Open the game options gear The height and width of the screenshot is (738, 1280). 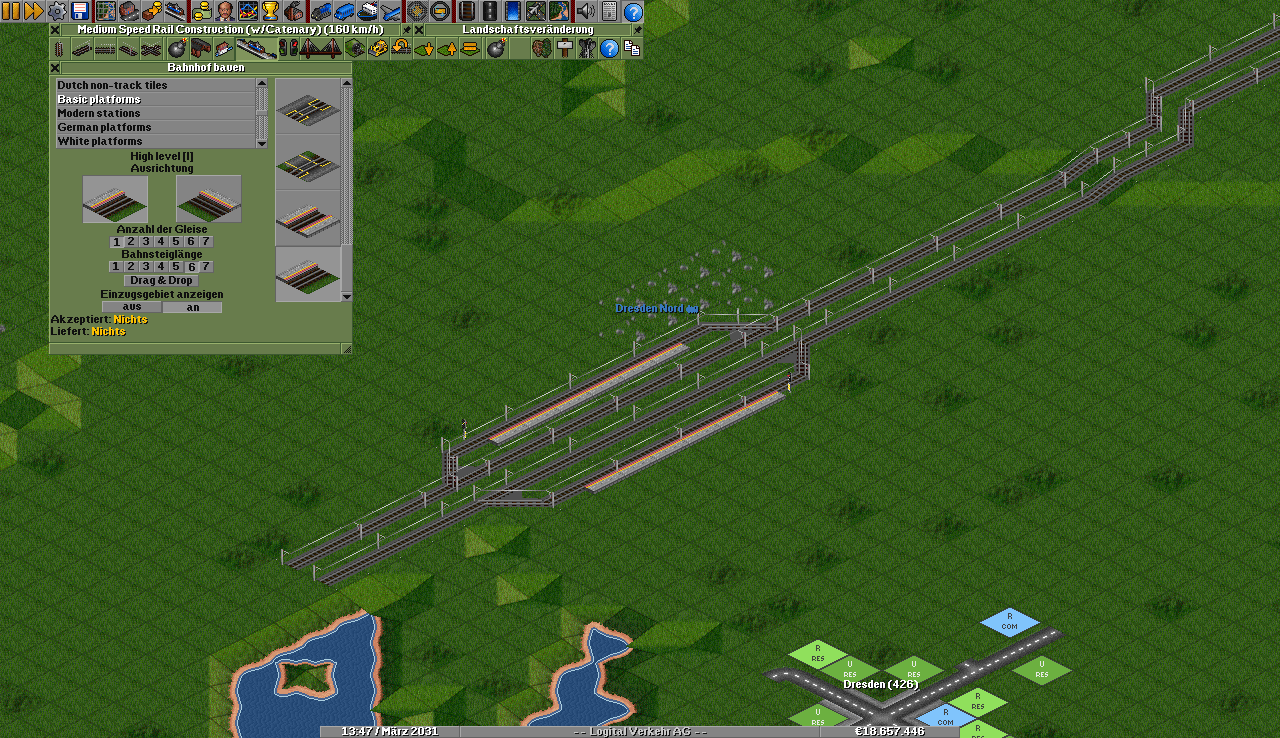57,11
